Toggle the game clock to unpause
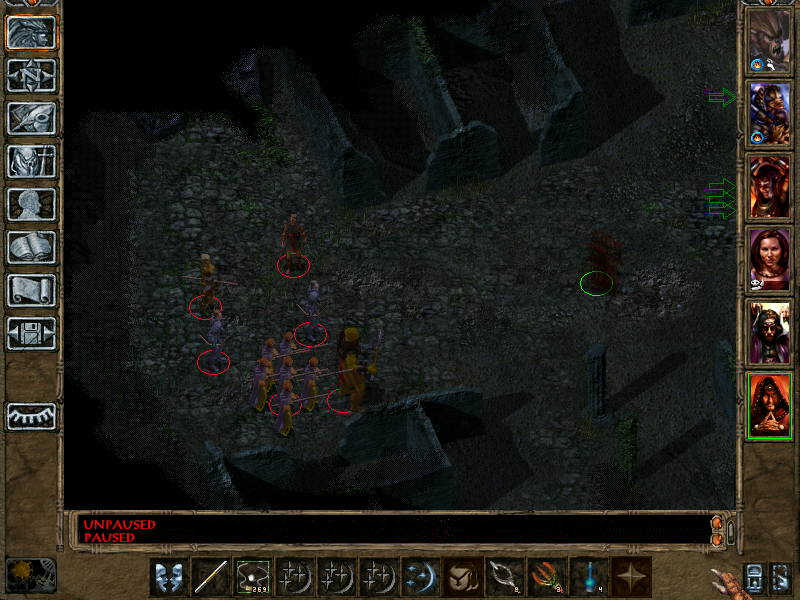 click(30, 574)
